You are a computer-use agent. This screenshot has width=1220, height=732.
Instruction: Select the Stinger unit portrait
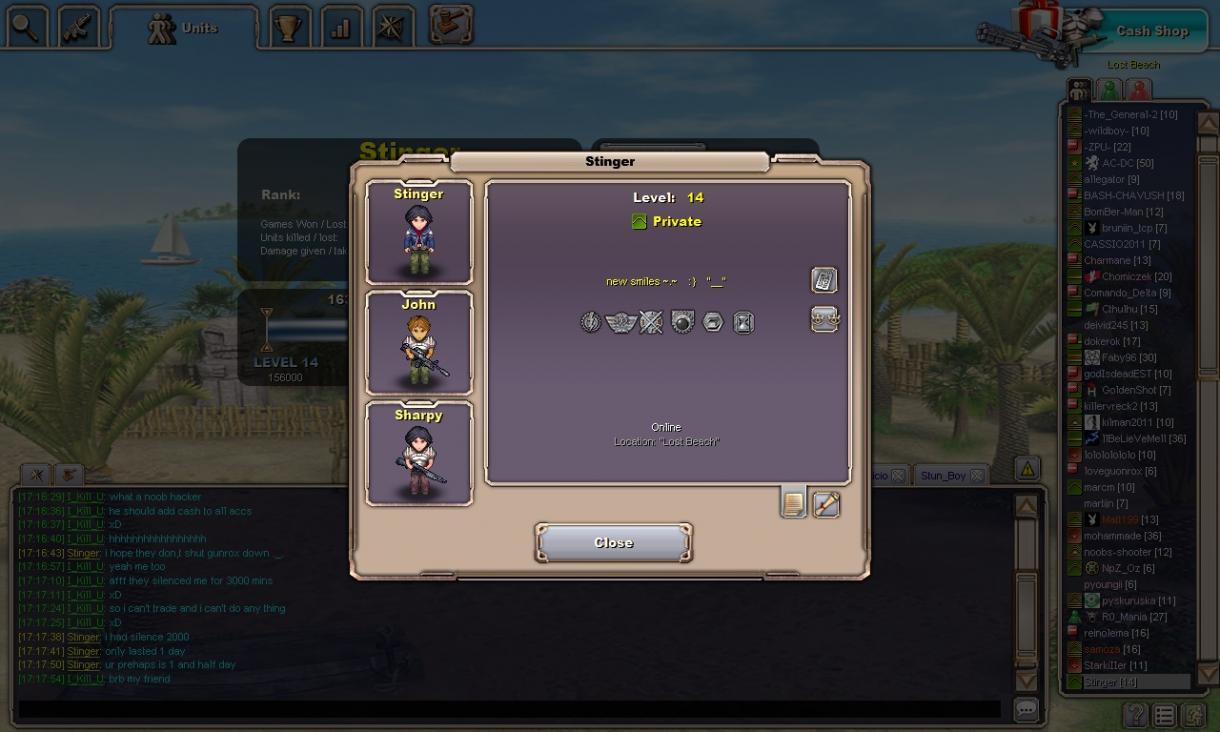click(418, 233)
